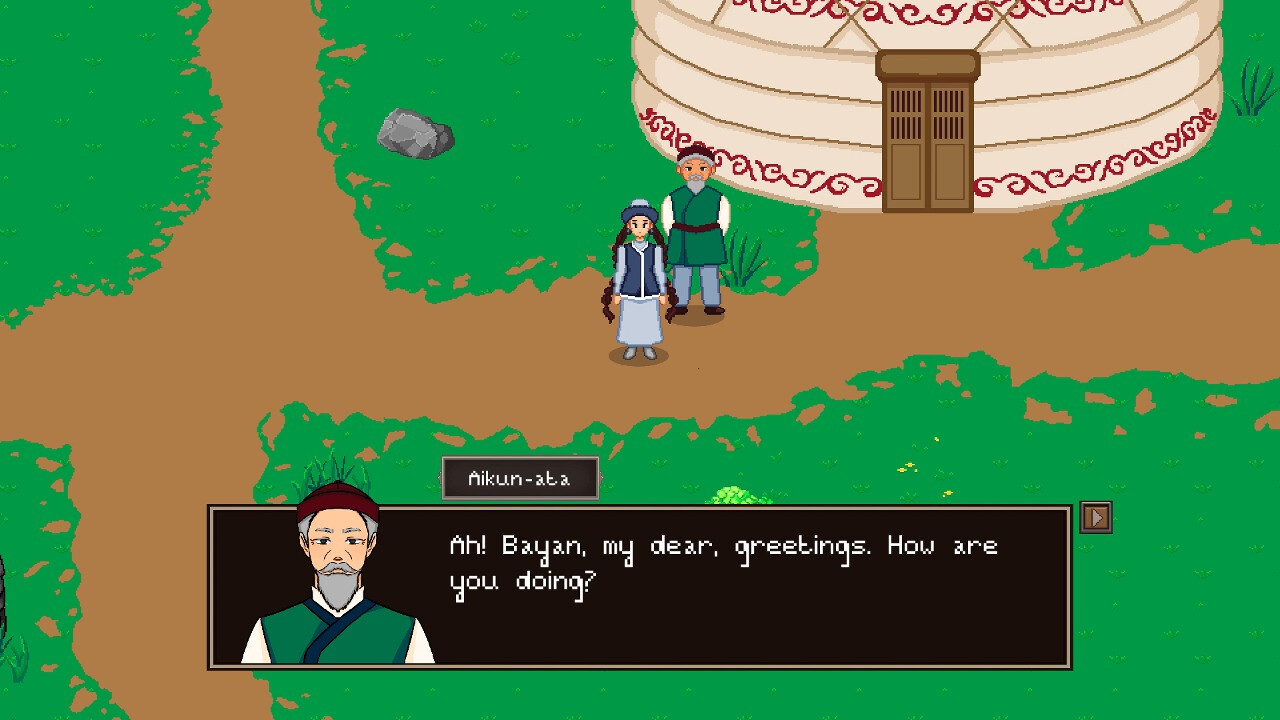Advance the conversation with the arrow button
This screenshot has width=1280, height=720.
coord(1096,516)
